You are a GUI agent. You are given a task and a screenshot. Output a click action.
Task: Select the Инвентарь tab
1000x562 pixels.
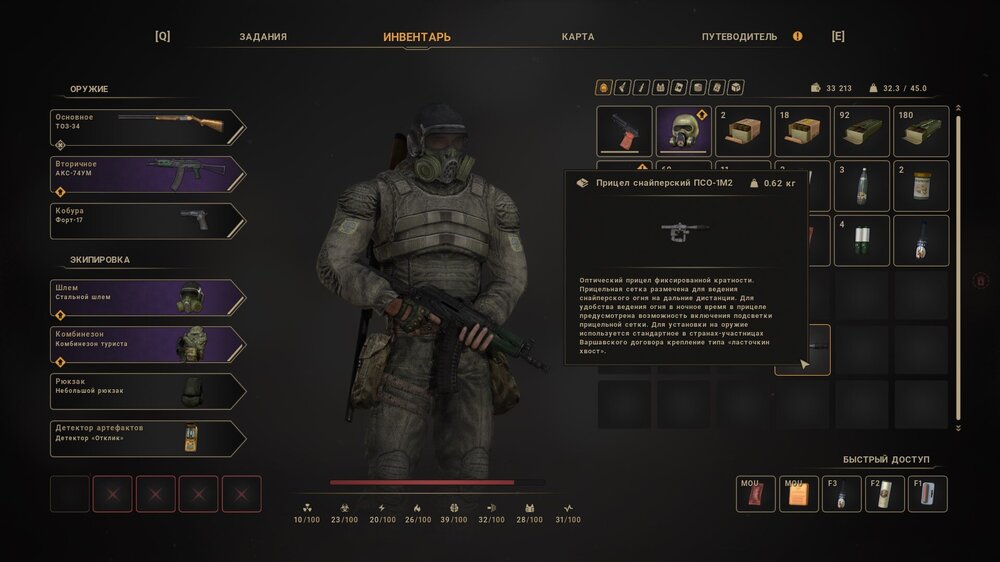[x=417, y=37]
